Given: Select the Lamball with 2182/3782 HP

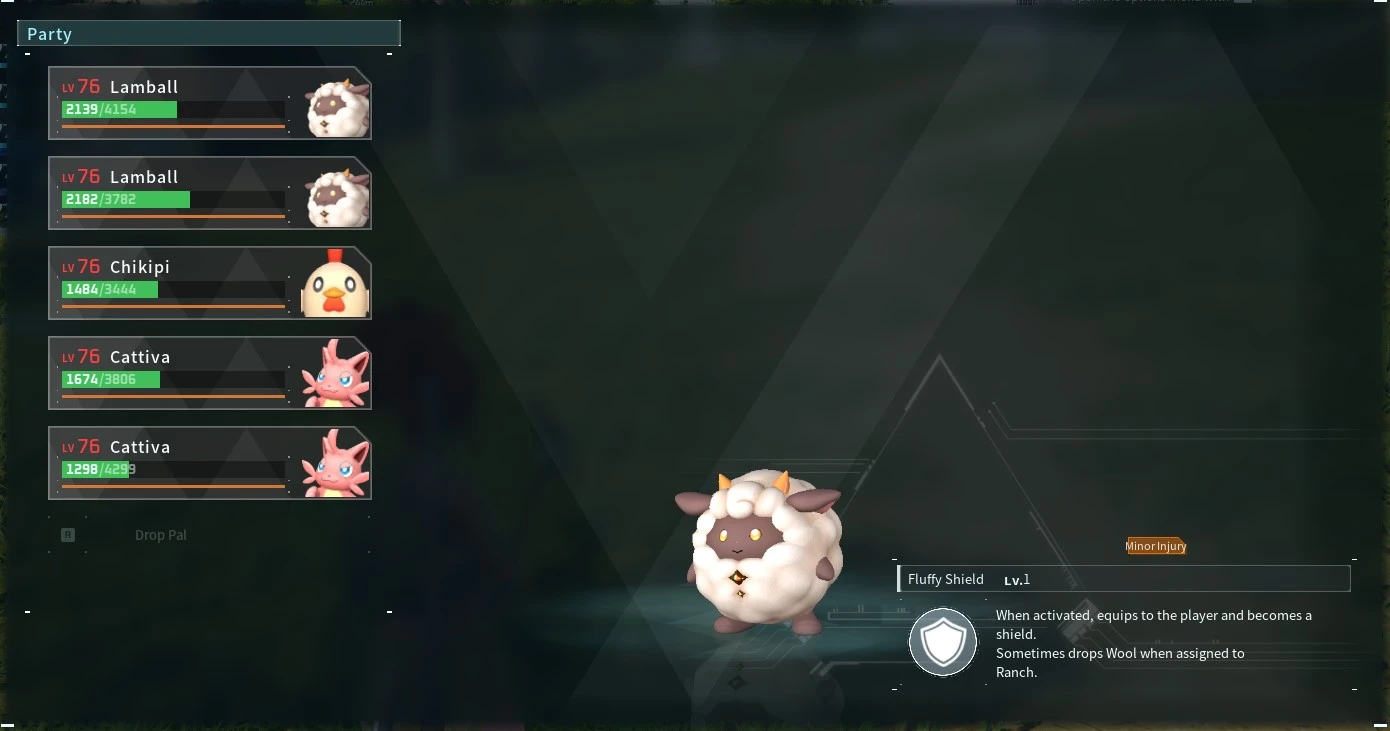Looking at the screenshot, I should pyautogui.click(x=209, y=193).
